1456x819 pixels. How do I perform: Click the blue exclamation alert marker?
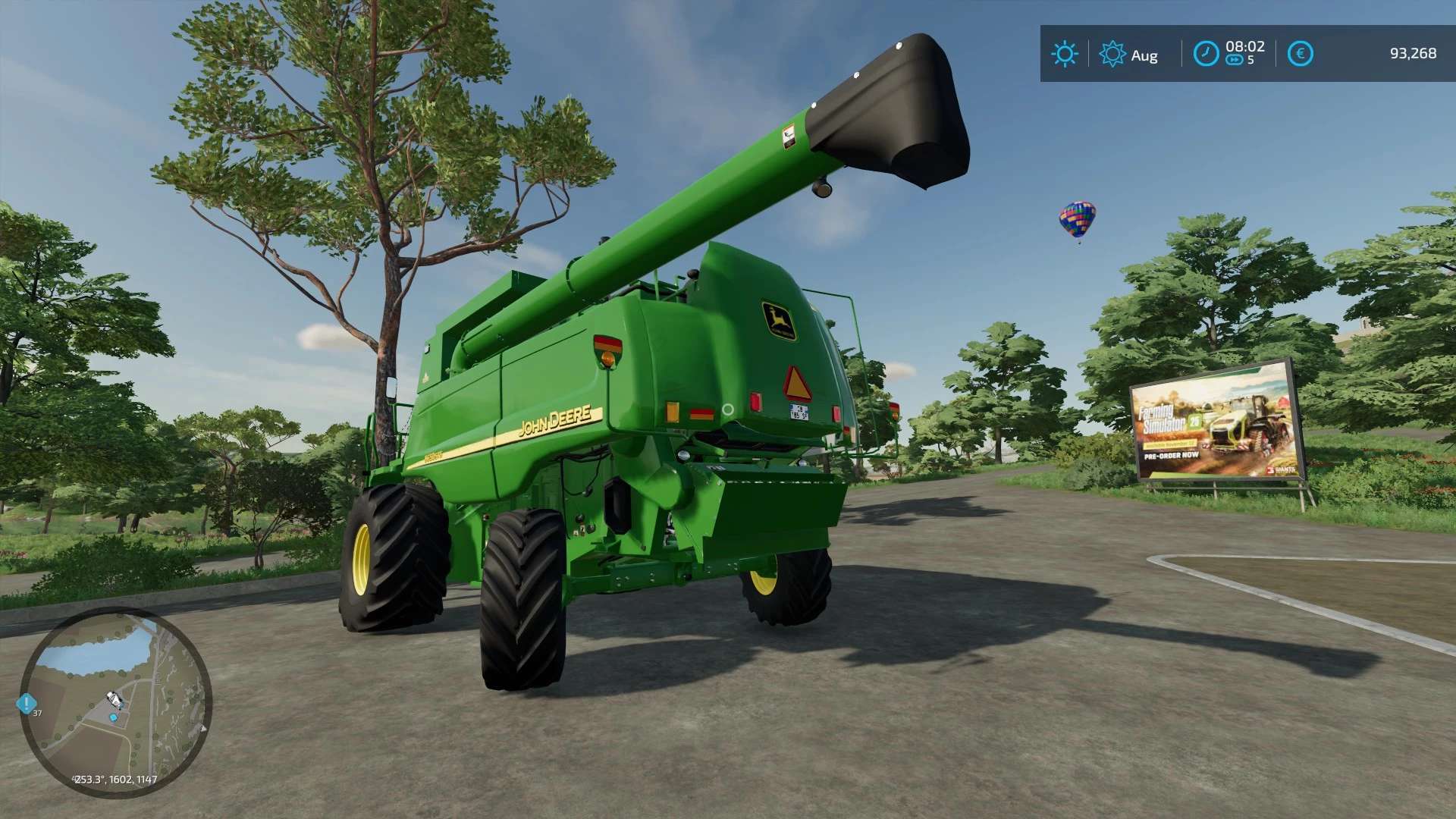point(26,704)
